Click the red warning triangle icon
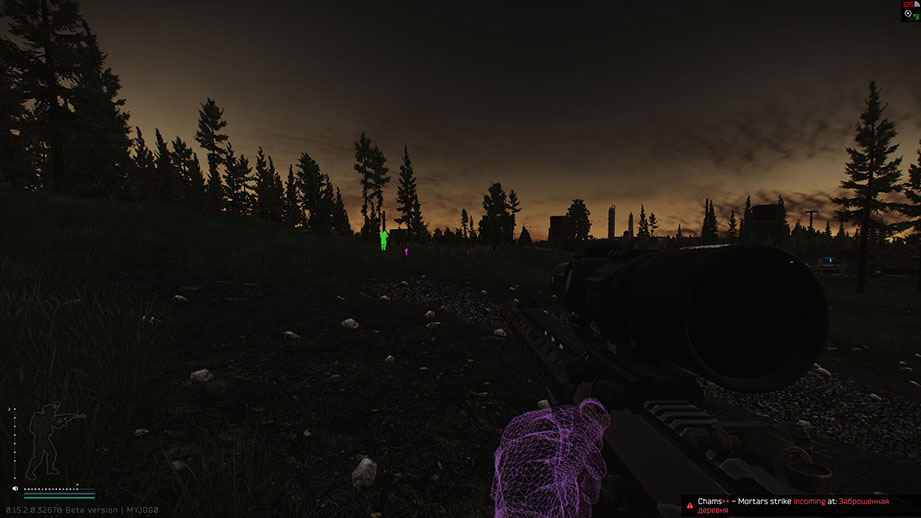Image resolution: width=921 pixels, height=518 pixels. pyautogui.click(x=690, y=504)
